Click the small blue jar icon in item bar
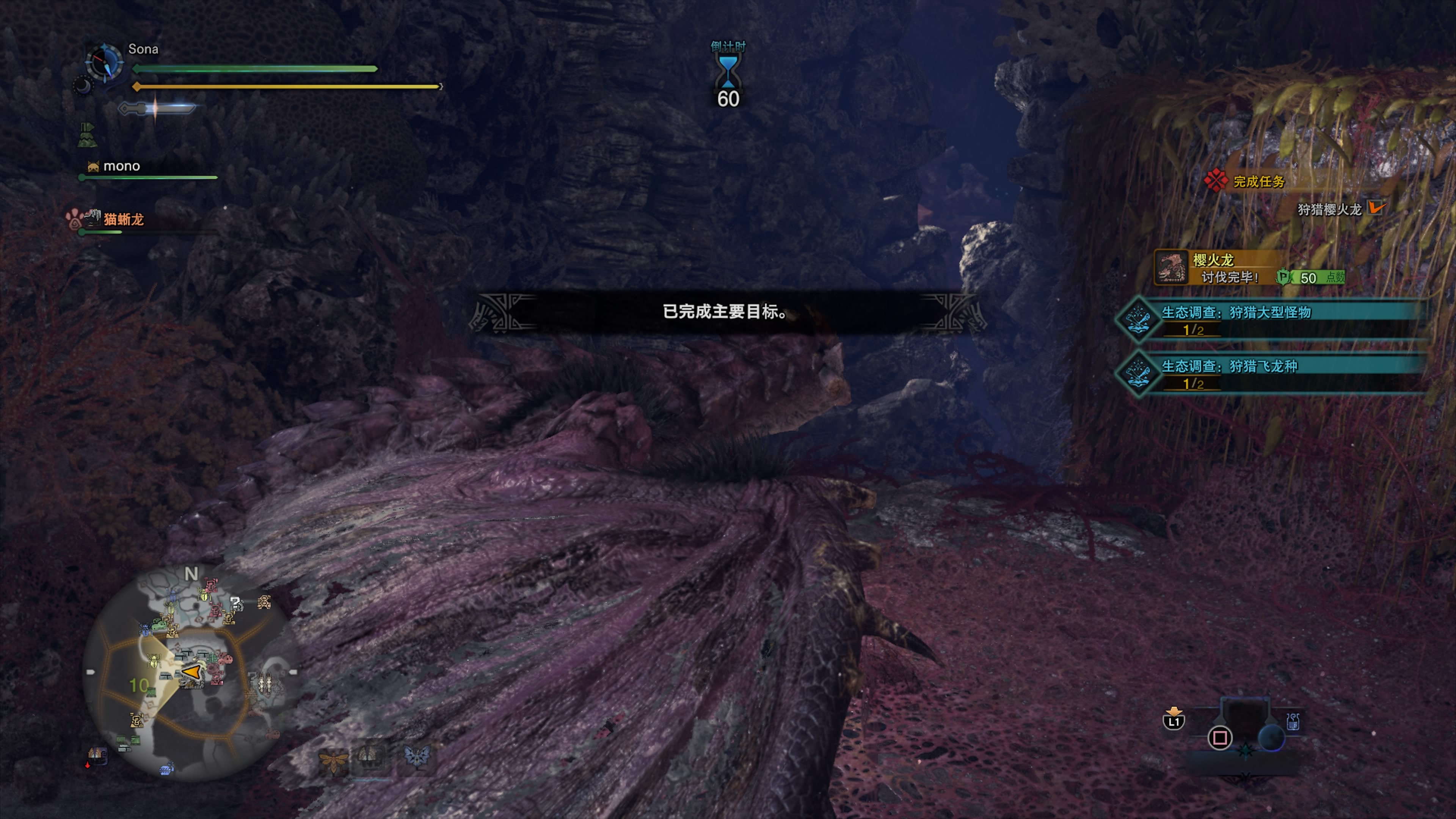The image size is (1456, 819). click(x=1293, y=721)
